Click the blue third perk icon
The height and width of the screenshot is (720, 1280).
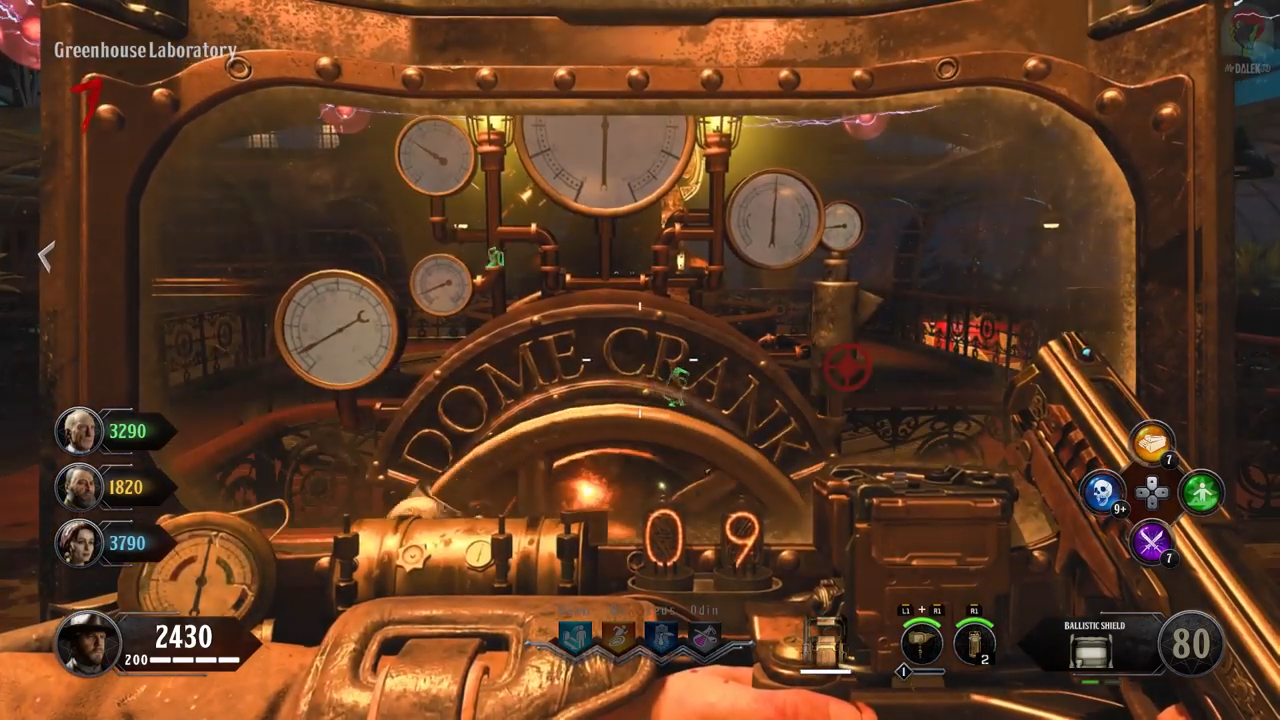coord(661,638)
